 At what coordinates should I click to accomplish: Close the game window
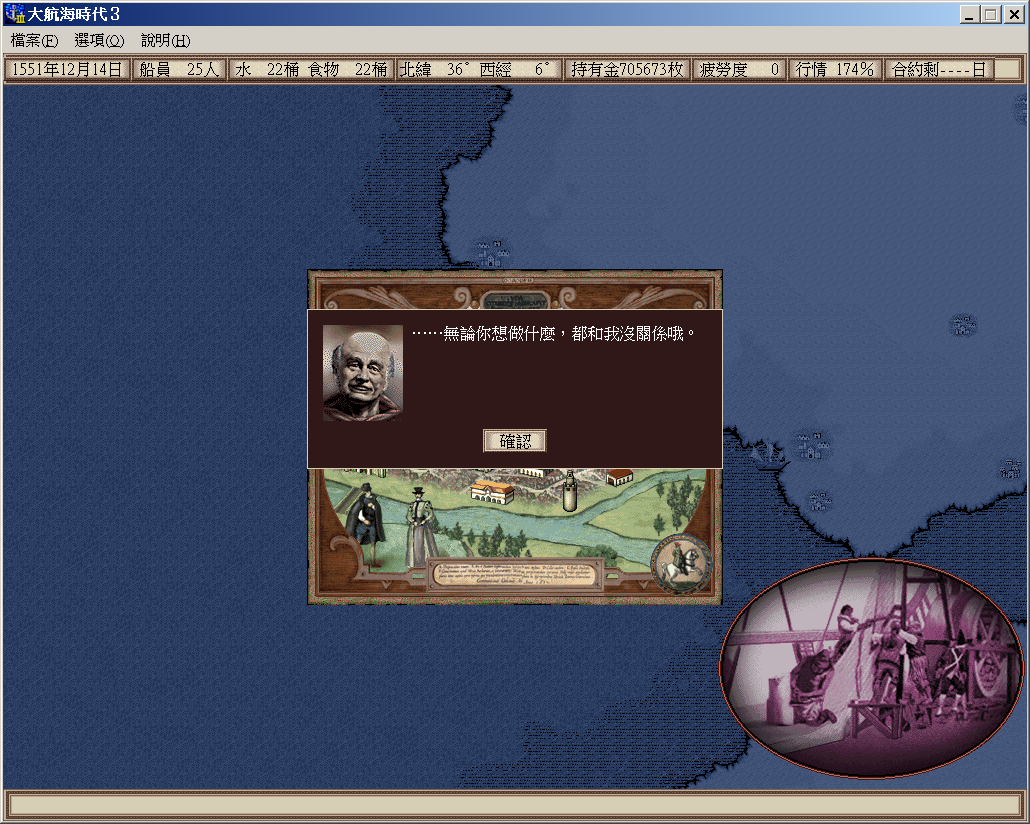click(x=1013, y=14)
